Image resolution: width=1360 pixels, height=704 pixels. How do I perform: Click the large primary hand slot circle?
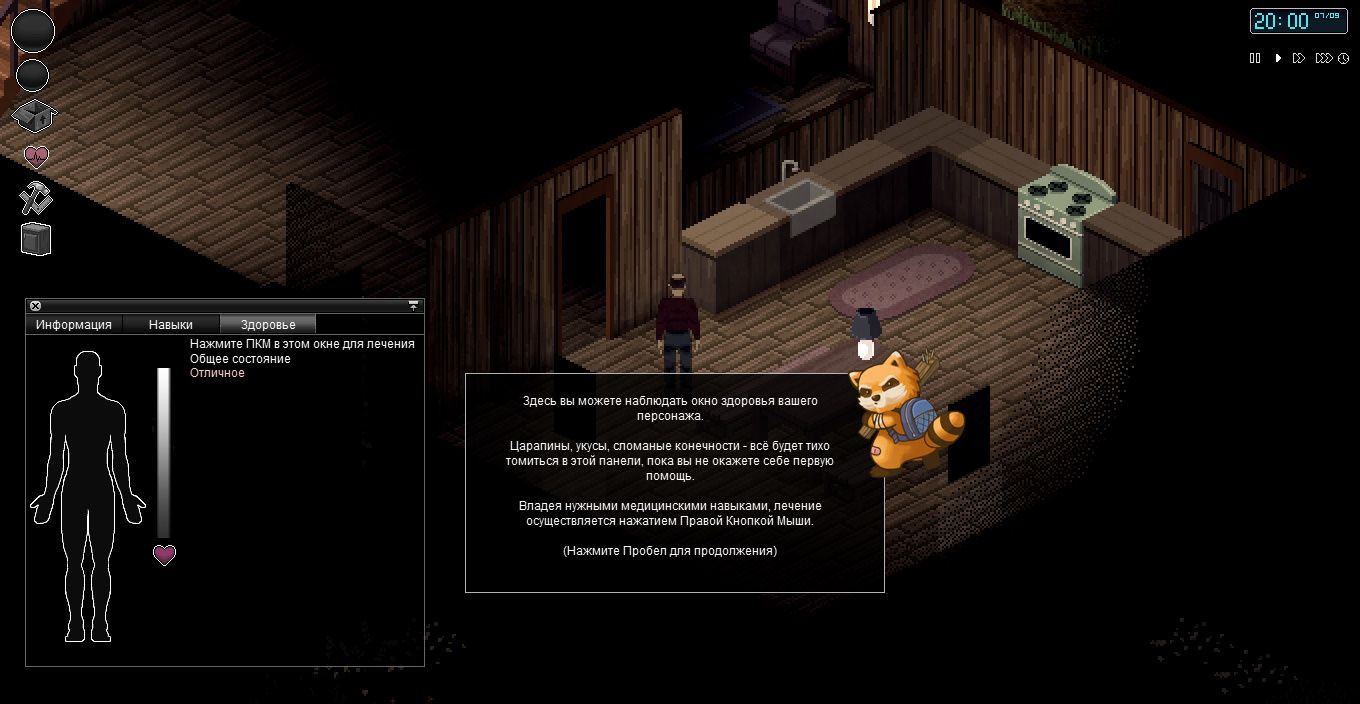click(33, 31)
